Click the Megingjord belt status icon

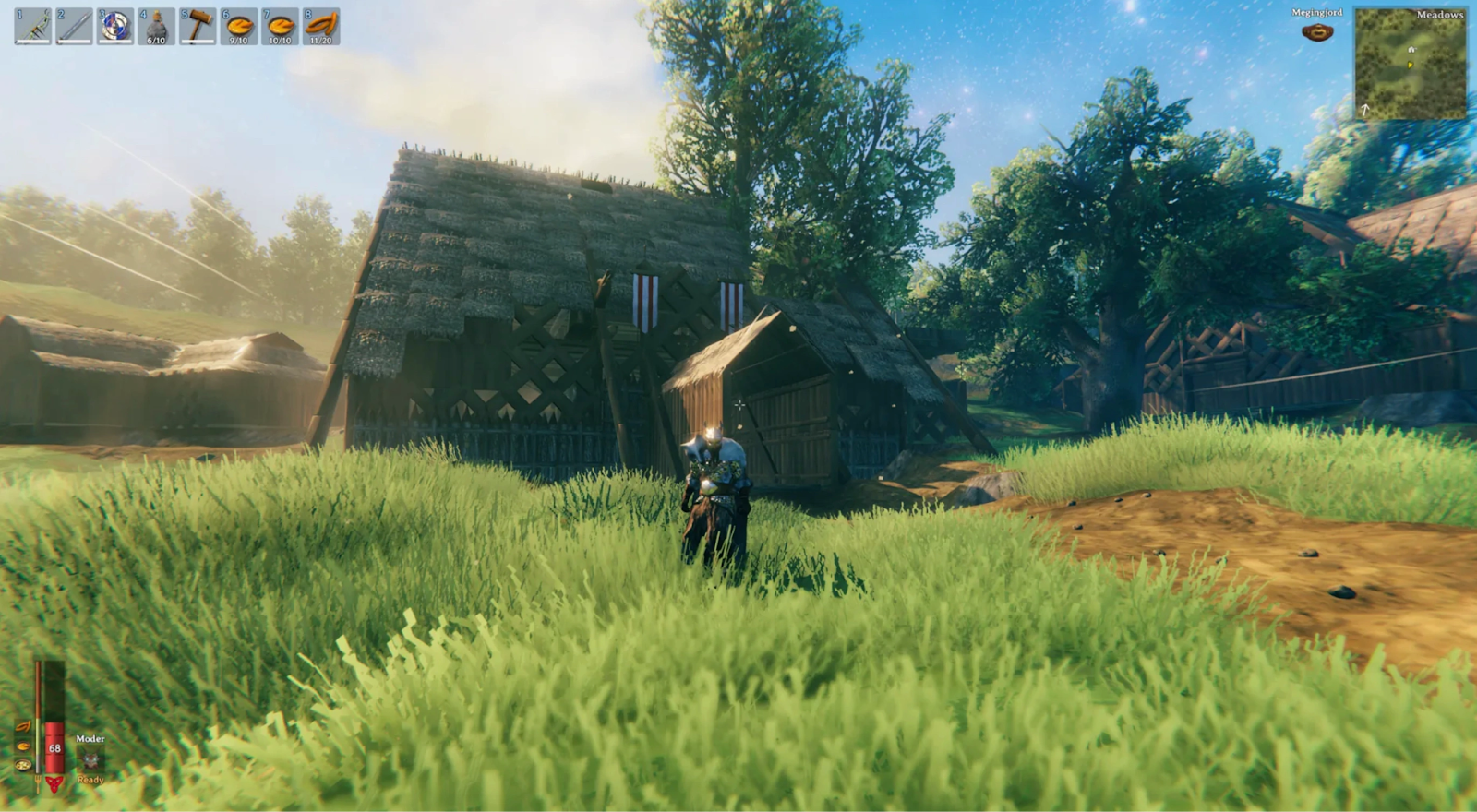point(1317,32)
